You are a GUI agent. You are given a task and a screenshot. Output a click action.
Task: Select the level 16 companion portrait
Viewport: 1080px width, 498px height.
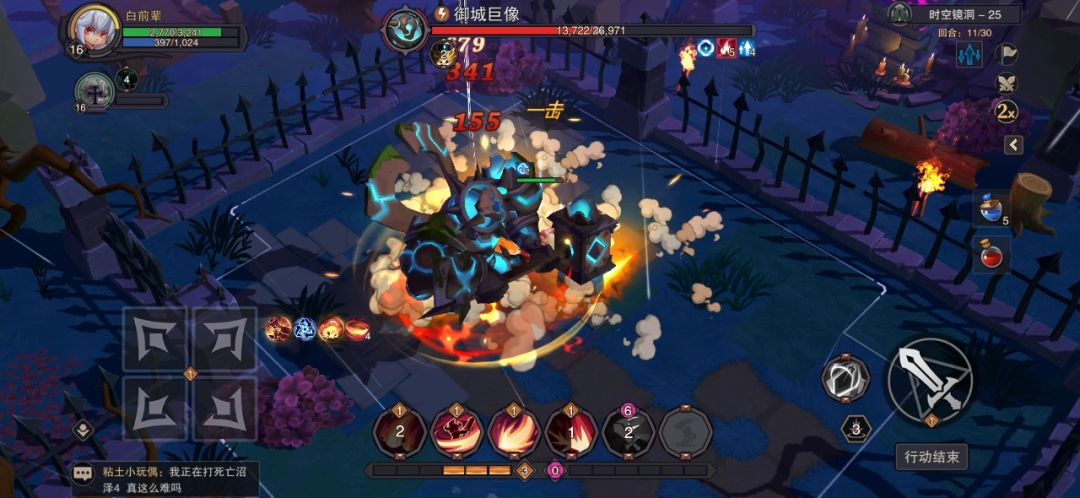[x=94, y=92]
